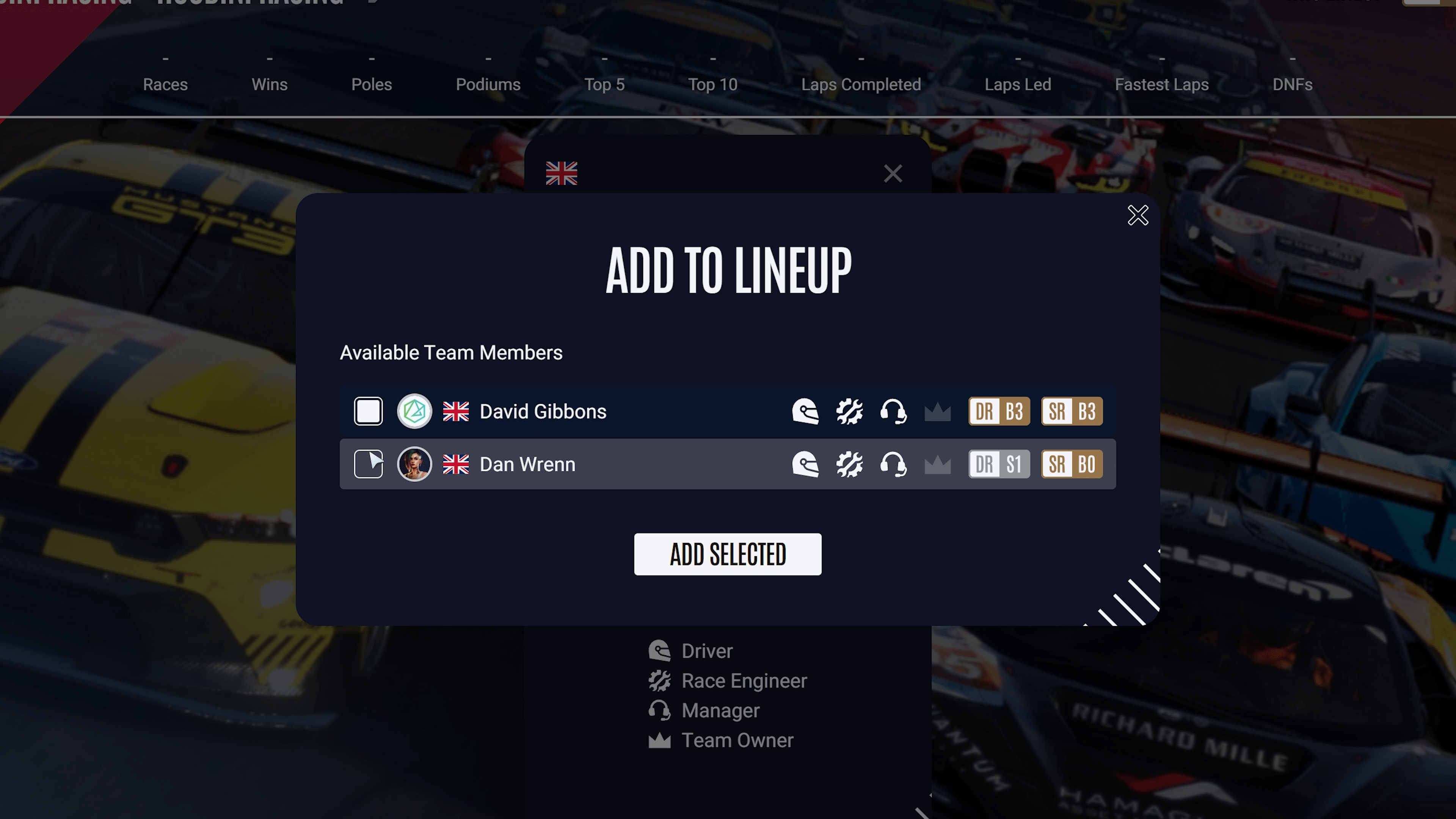Screen dimensions: 1456x819
Task: Close the Add to Lineup dialog
Action: click(x=1137, y=215)
